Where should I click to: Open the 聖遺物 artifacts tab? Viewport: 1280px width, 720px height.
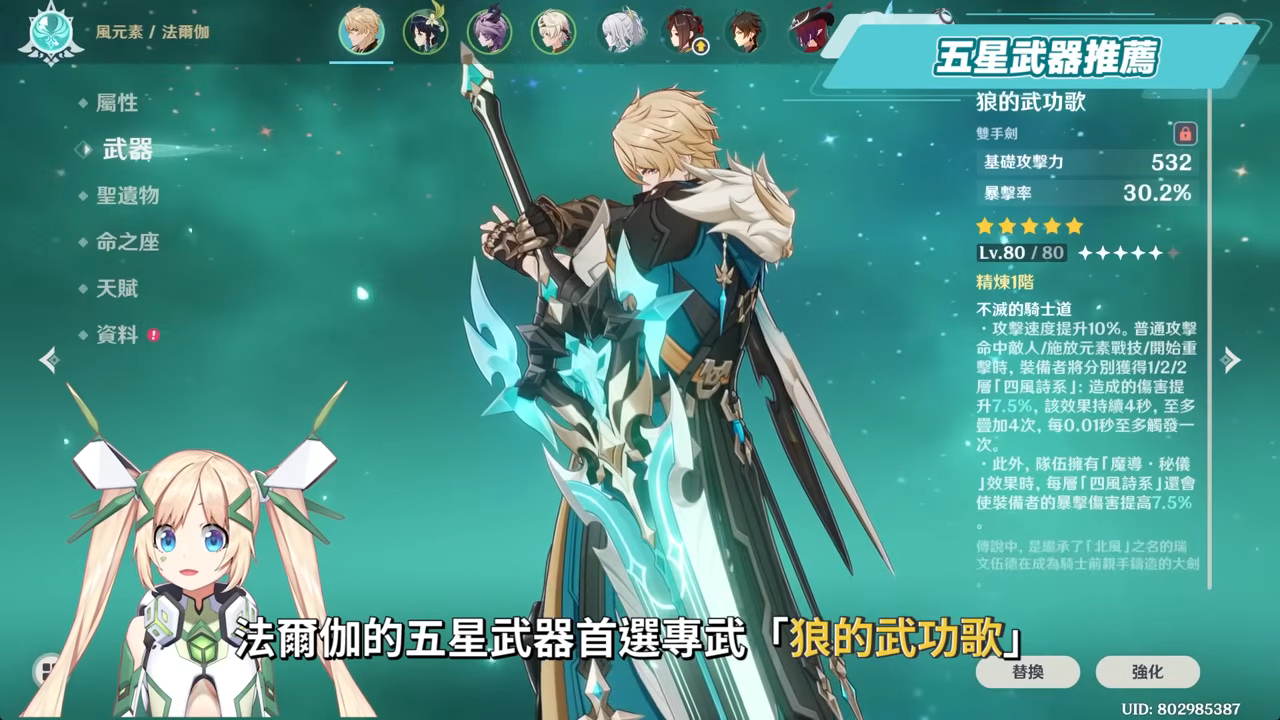130,196
